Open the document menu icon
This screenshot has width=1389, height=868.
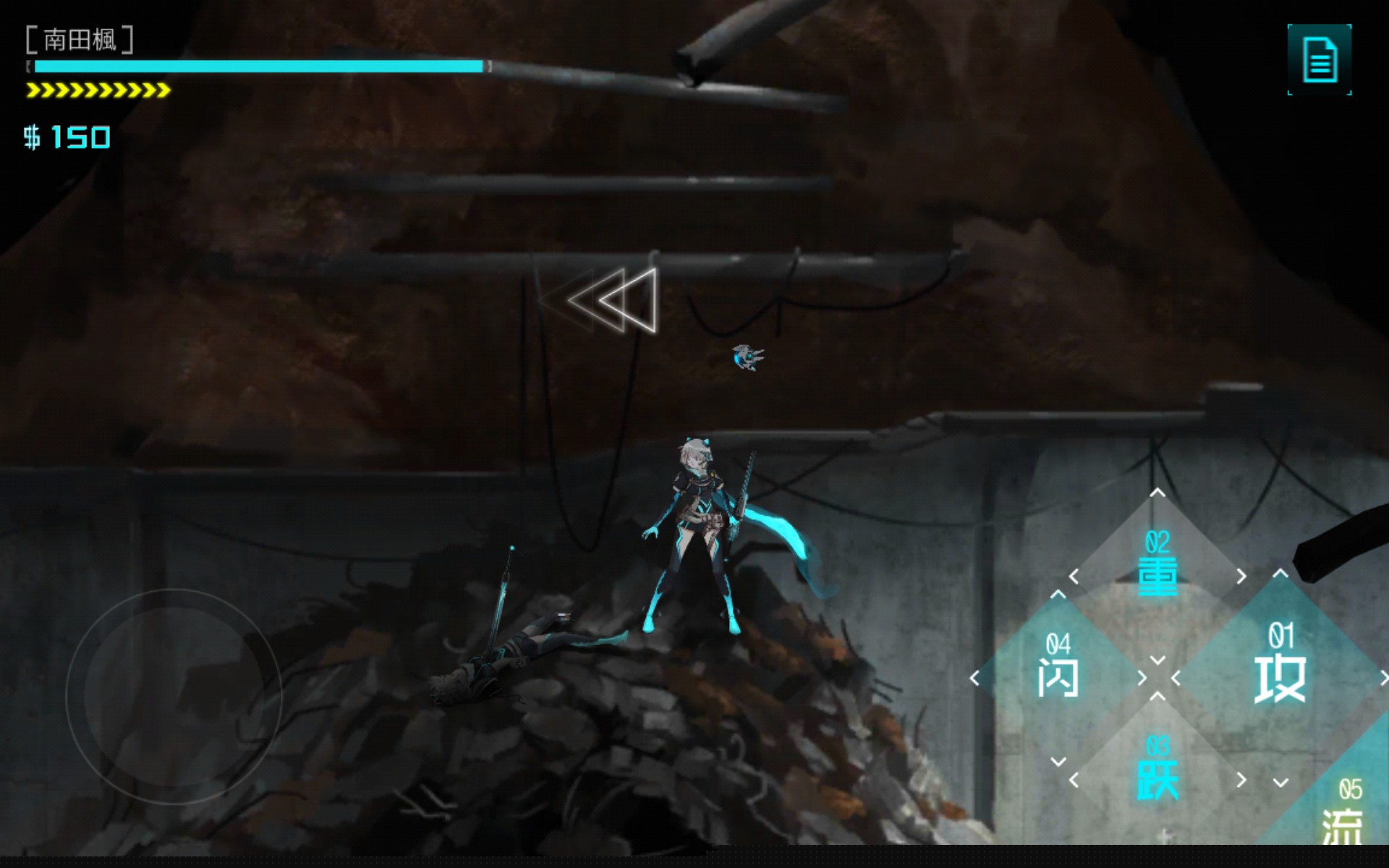tap(1319, 59)
